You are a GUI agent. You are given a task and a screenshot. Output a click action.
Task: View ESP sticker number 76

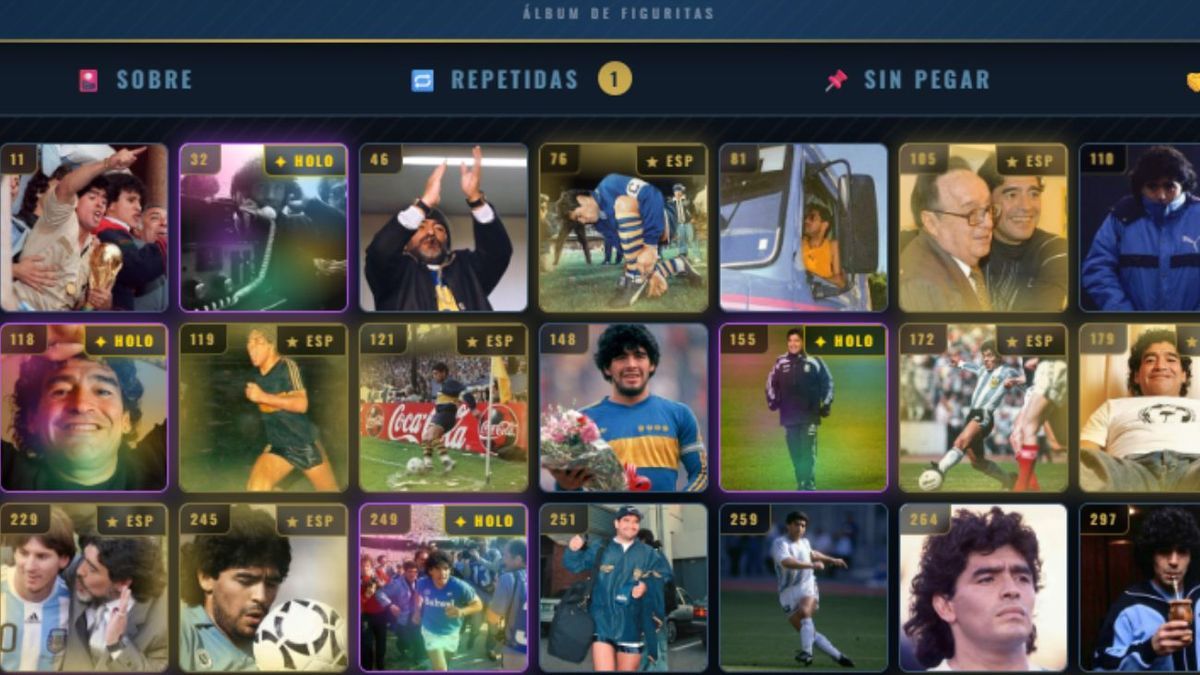[x=623, y=228]
